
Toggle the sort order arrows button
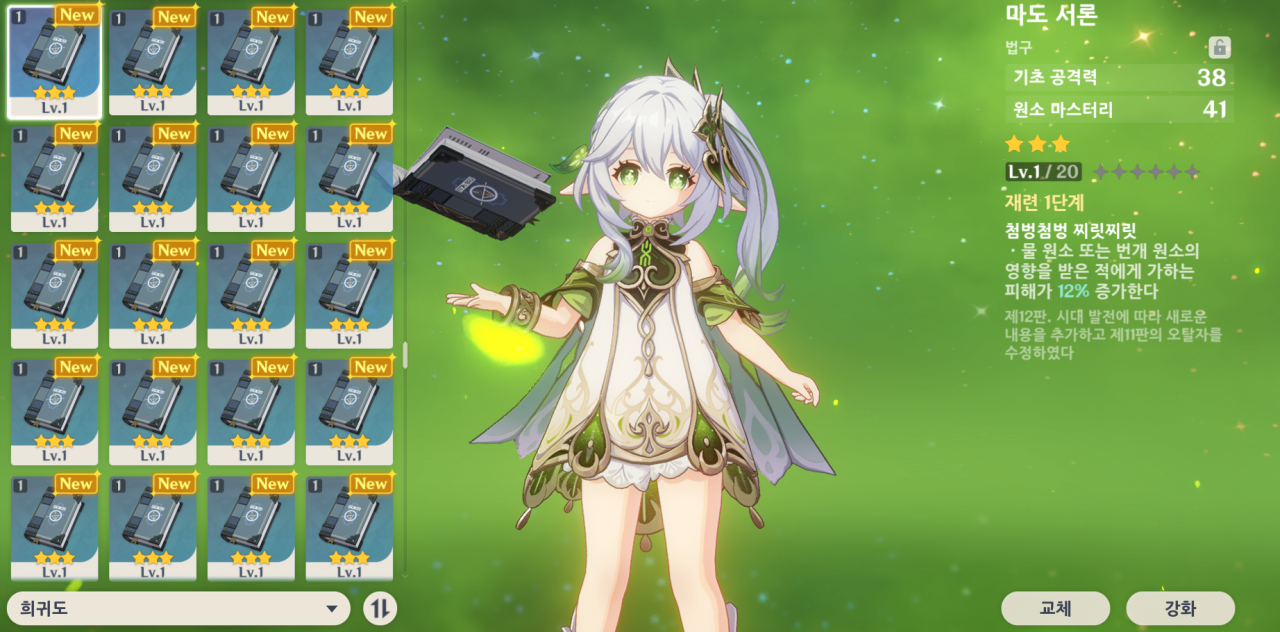(380, 608)
